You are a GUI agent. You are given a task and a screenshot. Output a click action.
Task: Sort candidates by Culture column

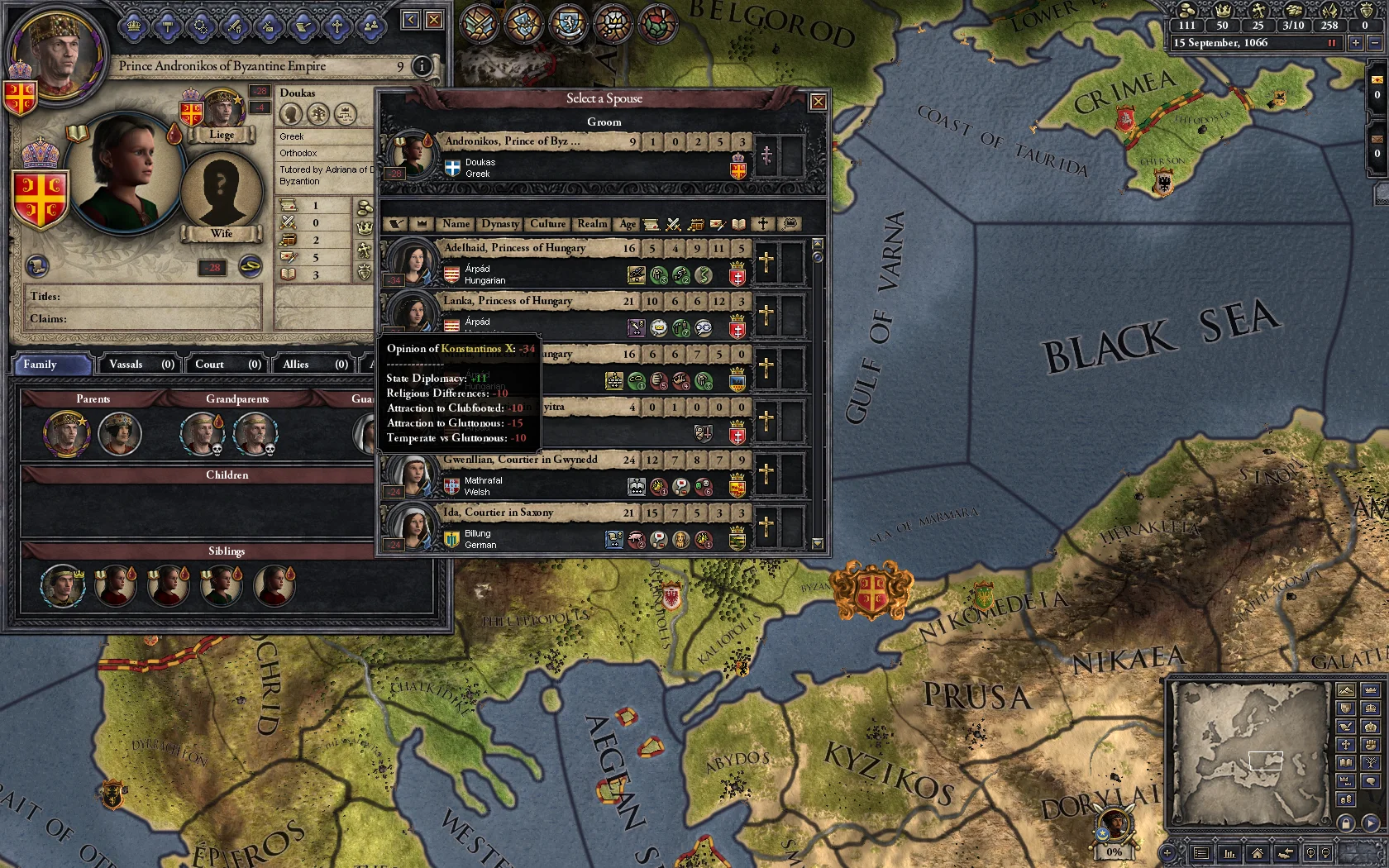click(x=547, y=224)
